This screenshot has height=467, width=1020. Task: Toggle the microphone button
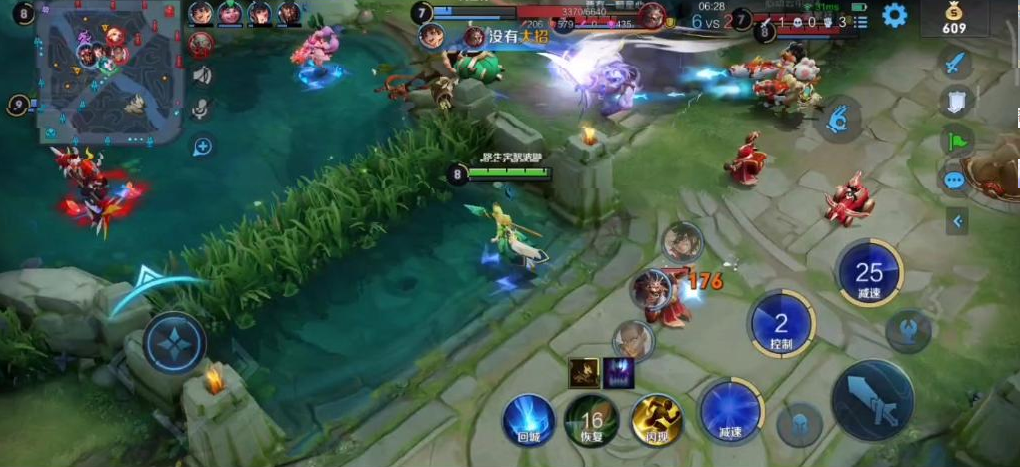202,110
